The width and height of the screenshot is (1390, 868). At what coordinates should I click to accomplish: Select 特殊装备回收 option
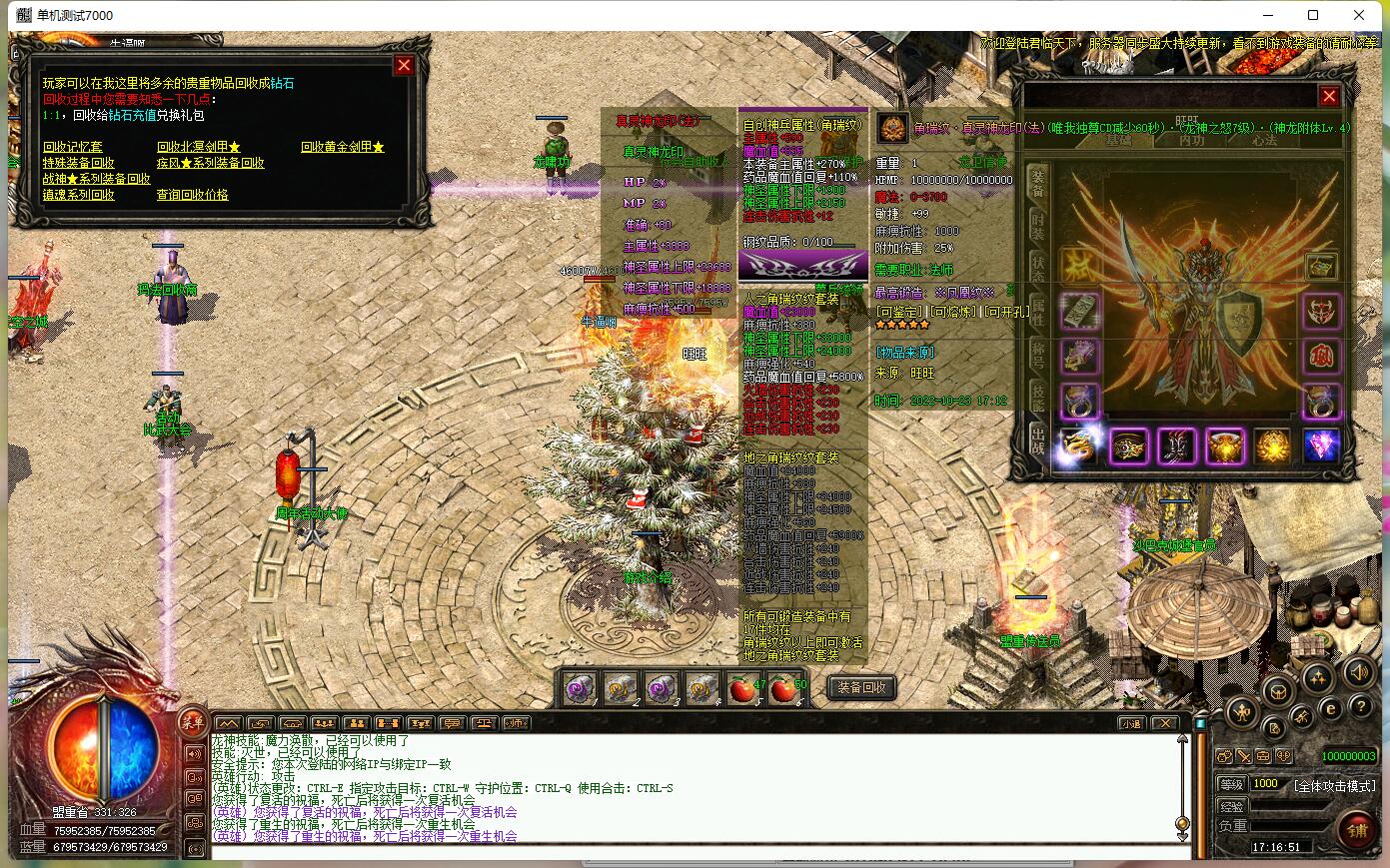tap(78, 163)
